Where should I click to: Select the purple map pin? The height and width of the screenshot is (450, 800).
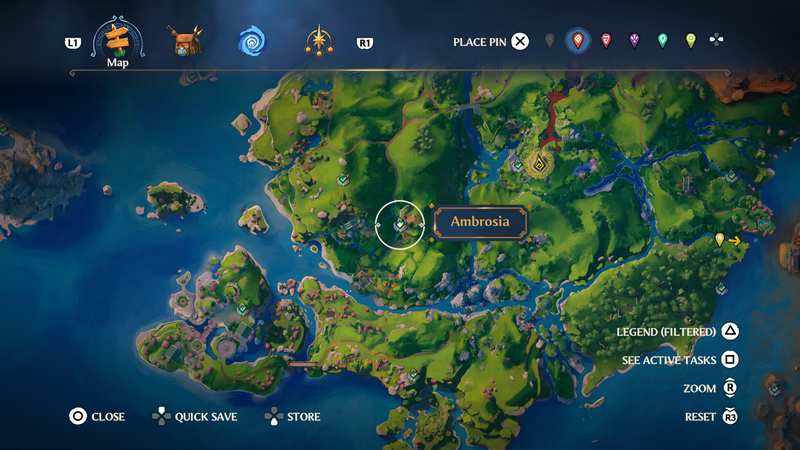pyautogui.click(x=634, y=41)
